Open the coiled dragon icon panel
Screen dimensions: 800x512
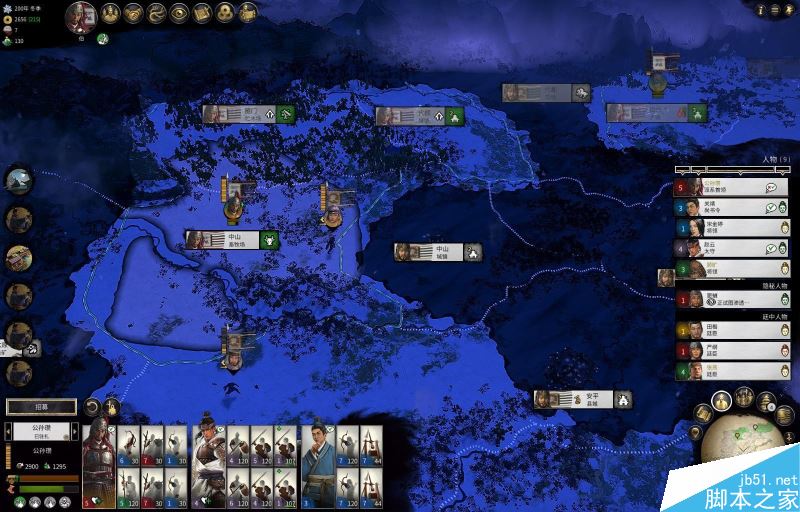(x=157, y=13)
